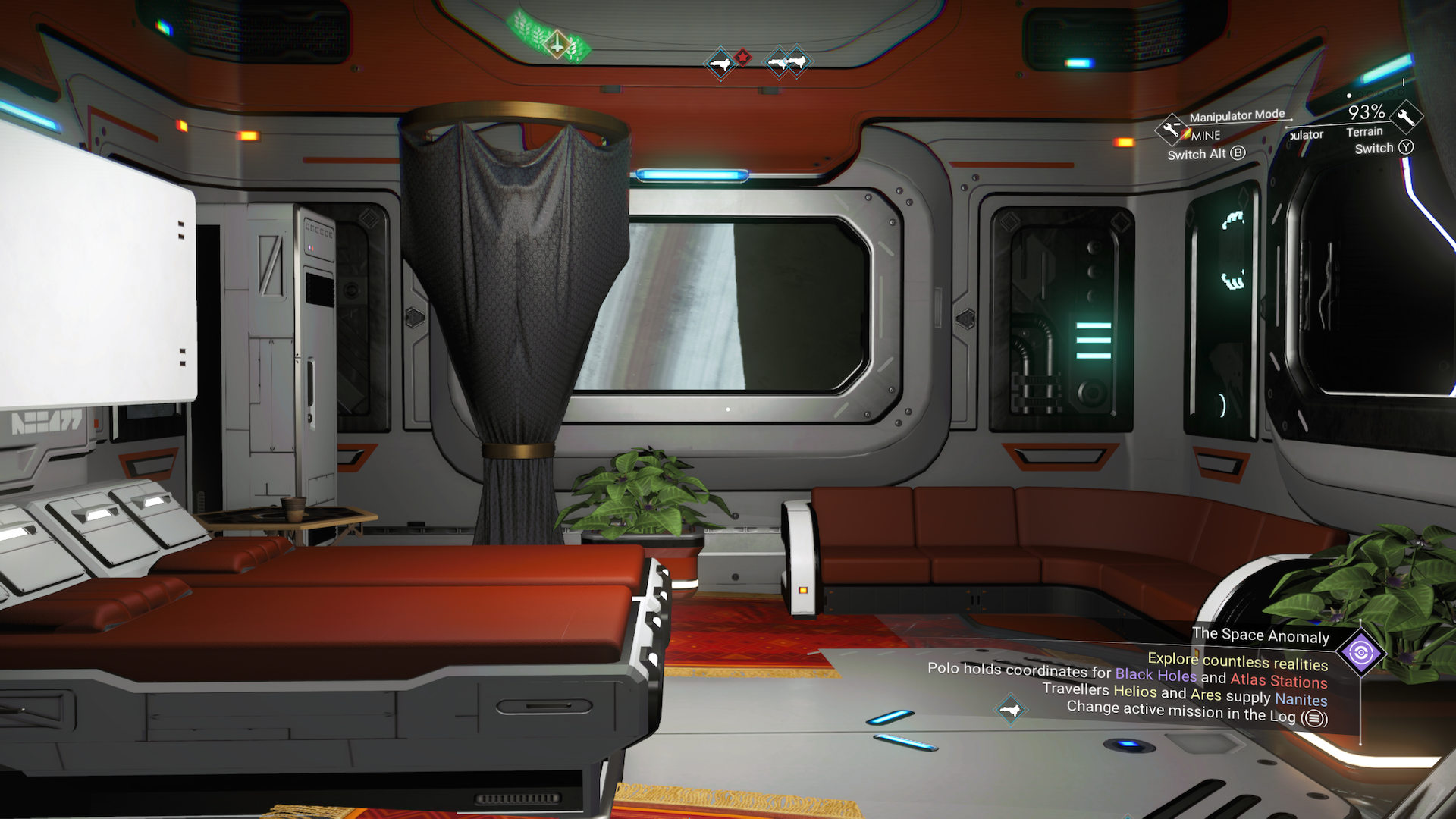
Task: Open the Space Anomaly purple mission icon
Action: (x=1363, y=652)
